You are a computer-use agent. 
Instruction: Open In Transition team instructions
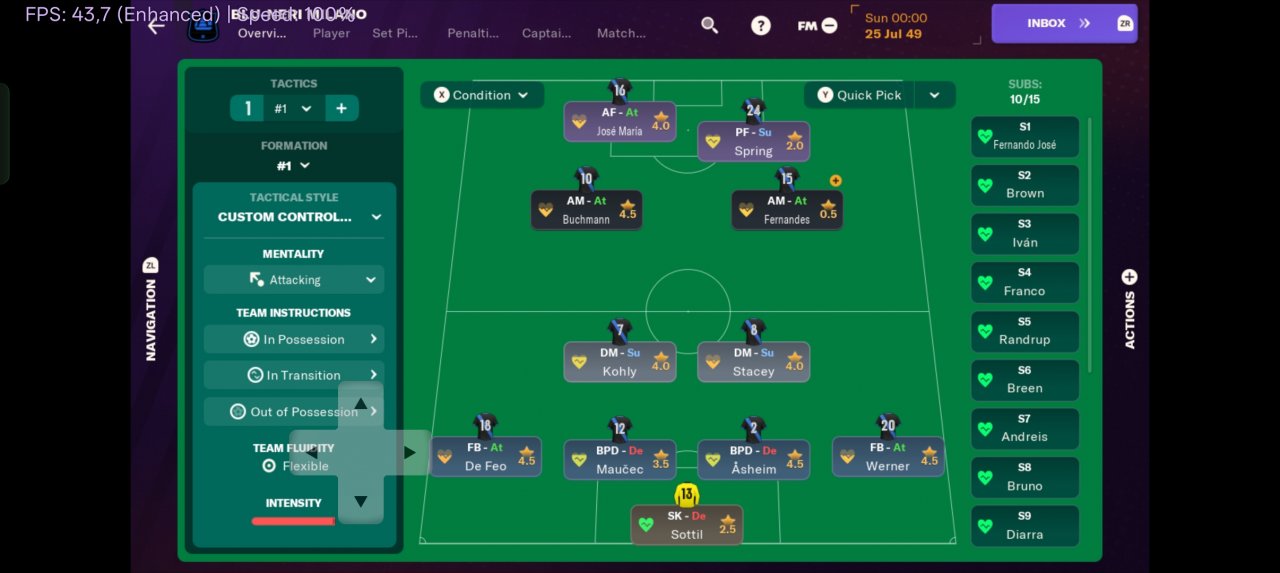294,375
